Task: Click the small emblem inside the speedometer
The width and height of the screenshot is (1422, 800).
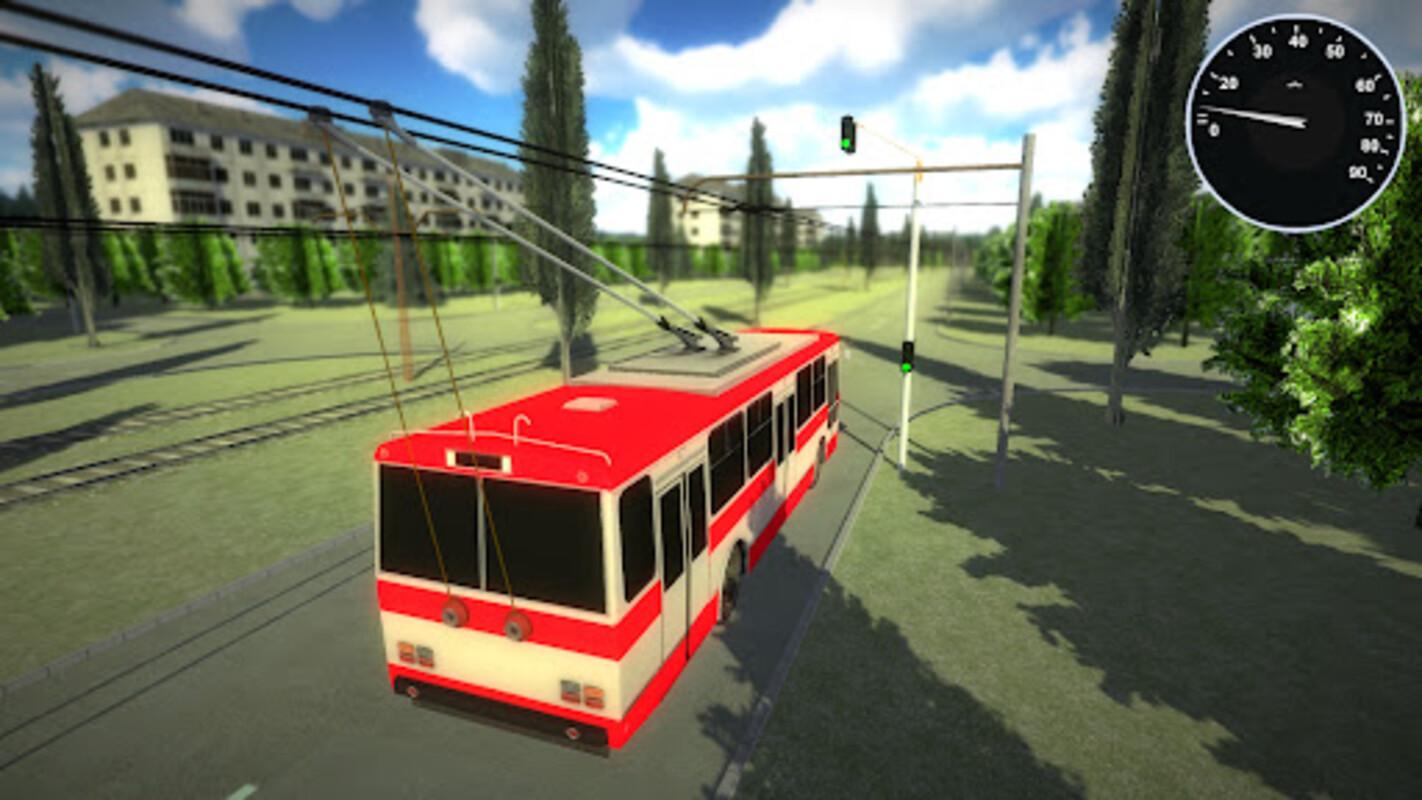Action: (1294, 84)
